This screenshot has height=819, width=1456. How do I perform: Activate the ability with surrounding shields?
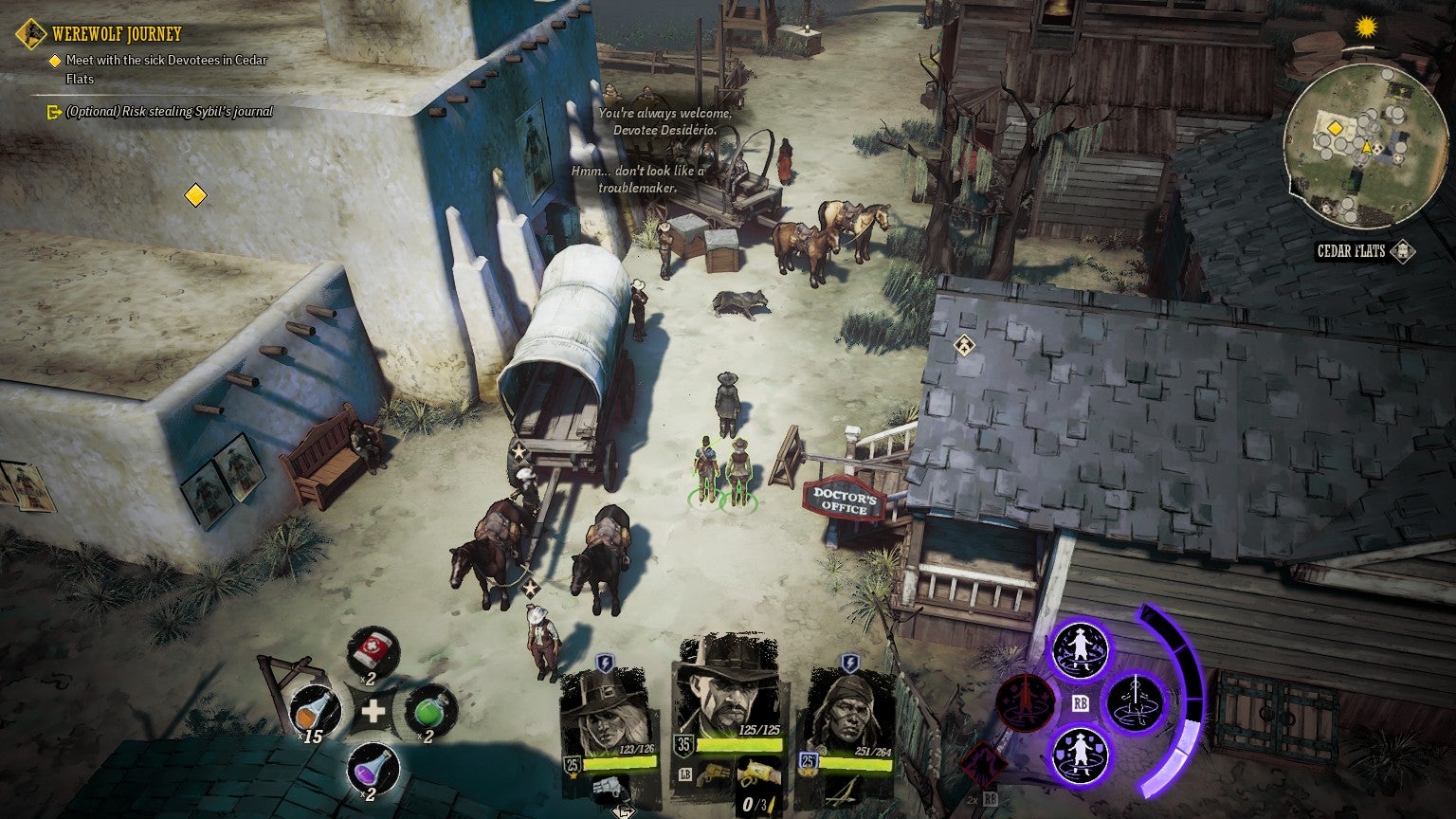1080,754
